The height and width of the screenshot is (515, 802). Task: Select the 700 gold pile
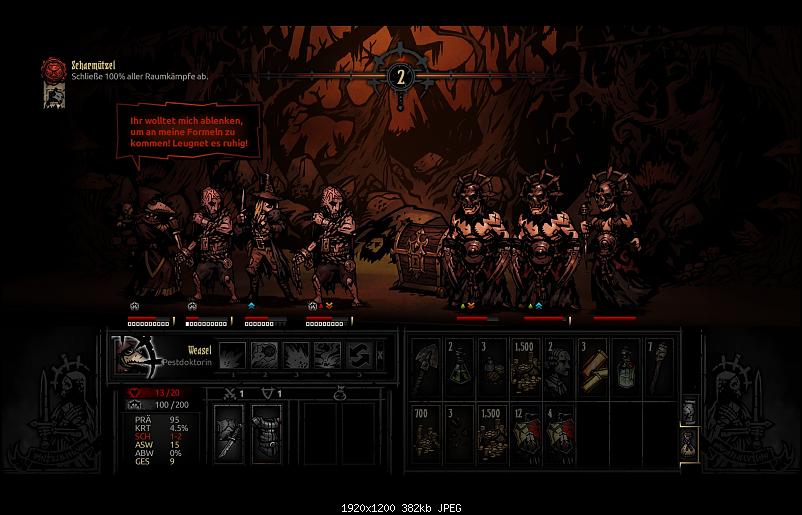[423, 431]
